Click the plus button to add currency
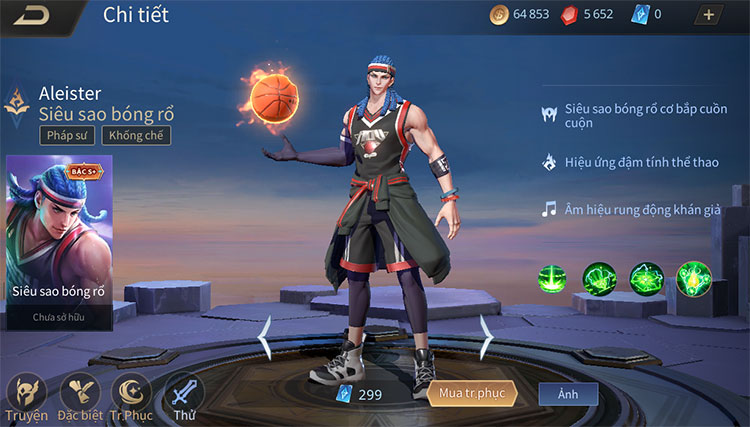Viewport: 750px width, 427px height. click(709, 15)
